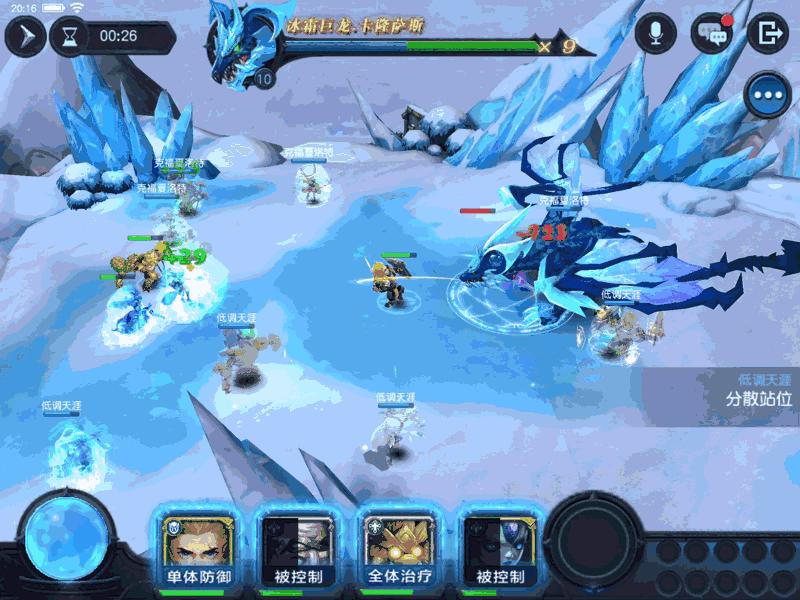Click the empty round skill socket

pyautogui.click(x=594, y=538)
